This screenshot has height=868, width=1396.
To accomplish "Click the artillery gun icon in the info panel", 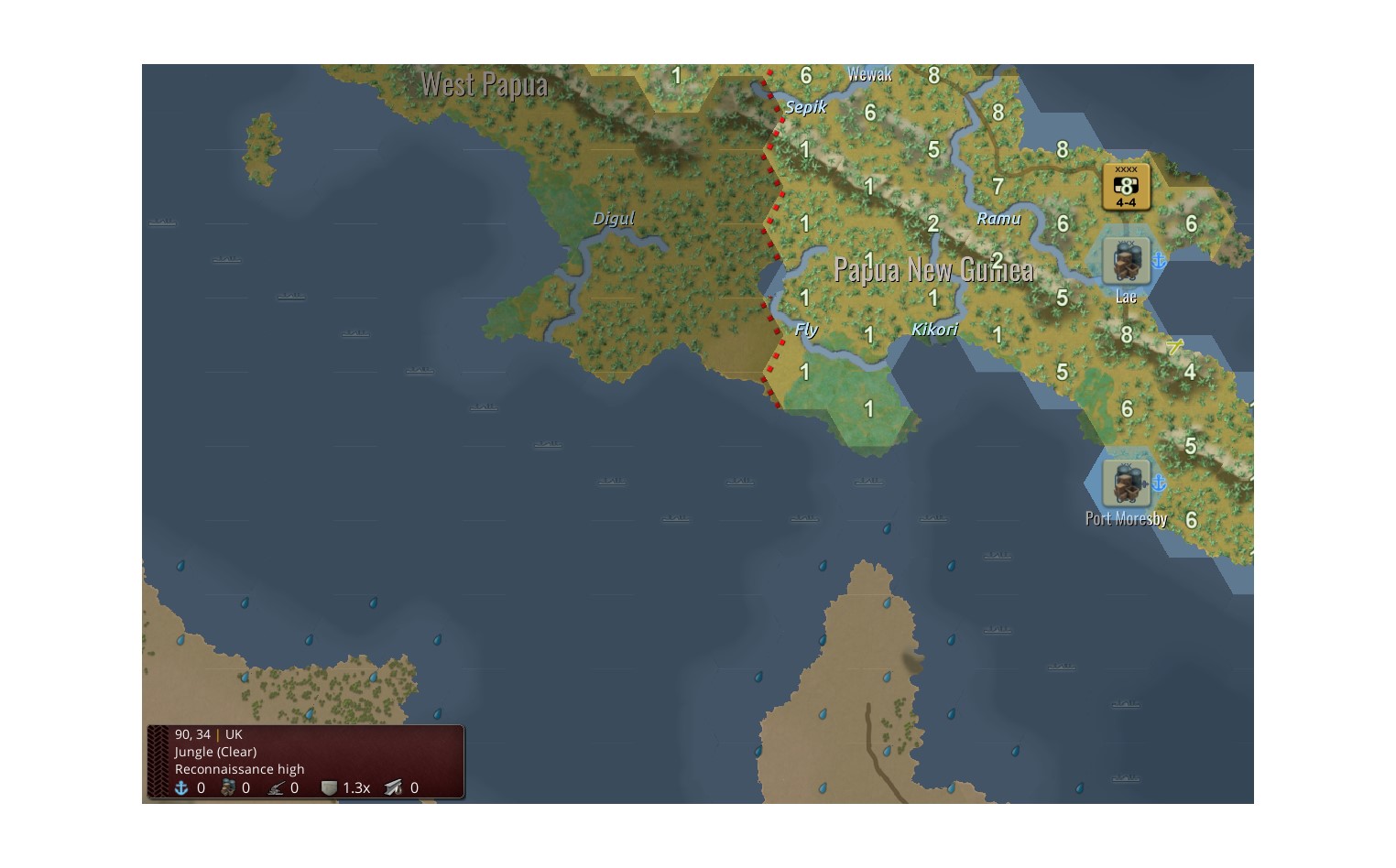I will (278, 787).
